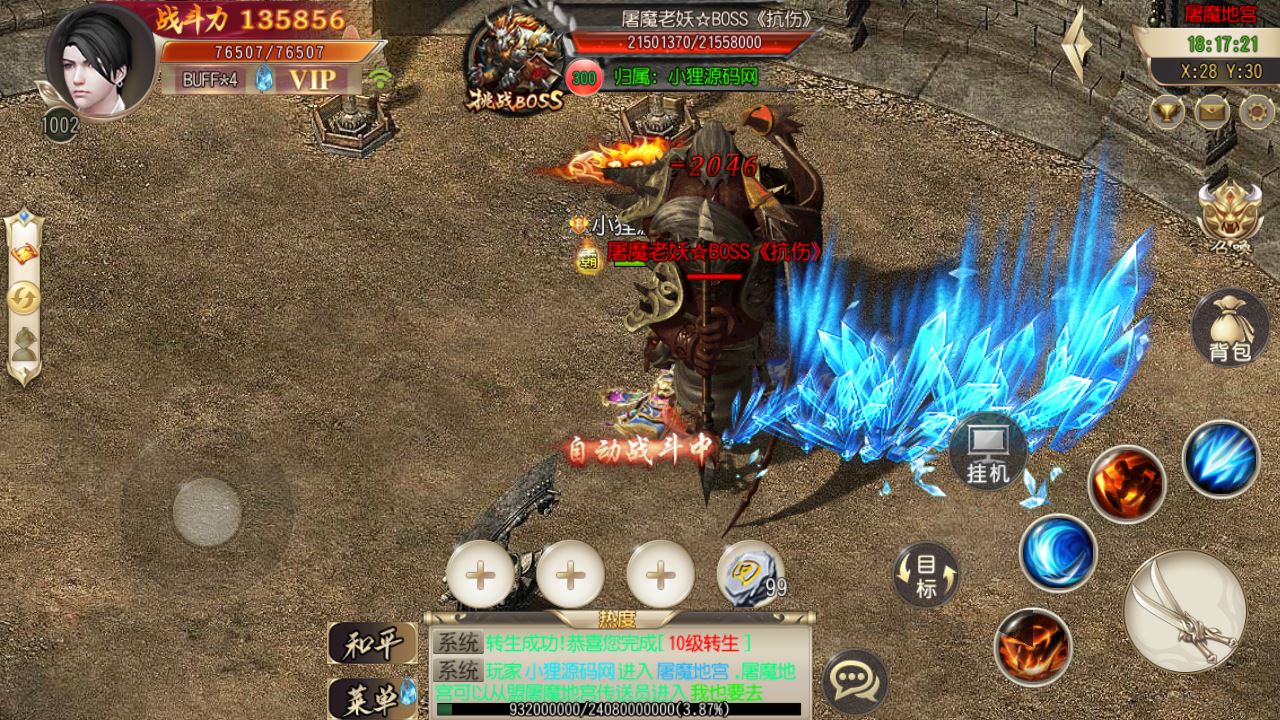Open the trophy rankings icon

click(x=1166, y=110)
